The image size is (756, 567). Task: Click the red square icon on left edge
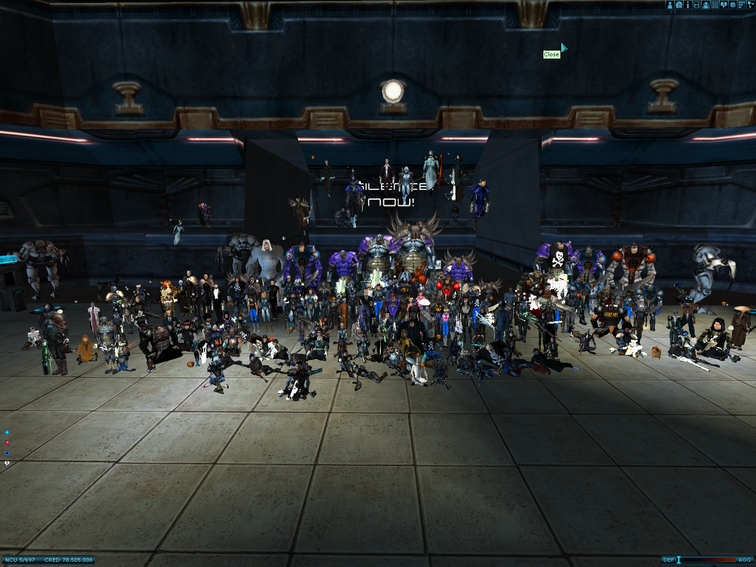tap(7, 443)
